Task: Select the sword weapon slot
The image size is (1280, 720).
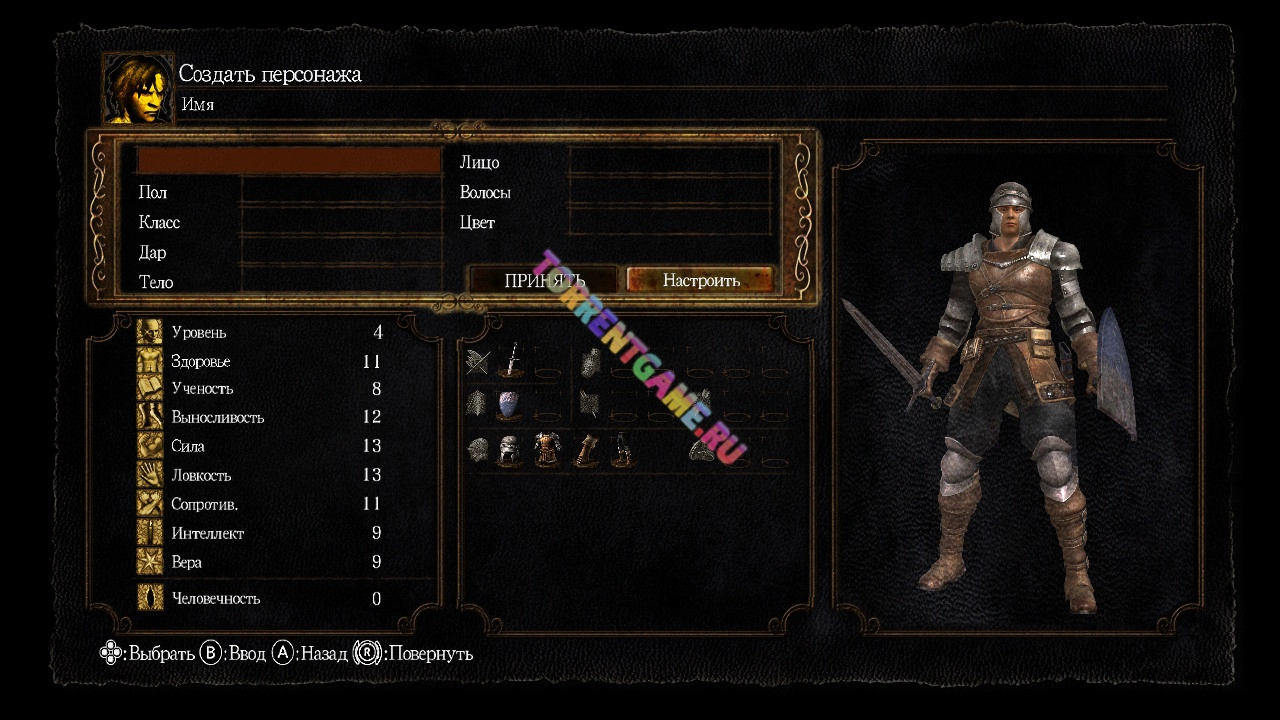Action: coord(511,361)
